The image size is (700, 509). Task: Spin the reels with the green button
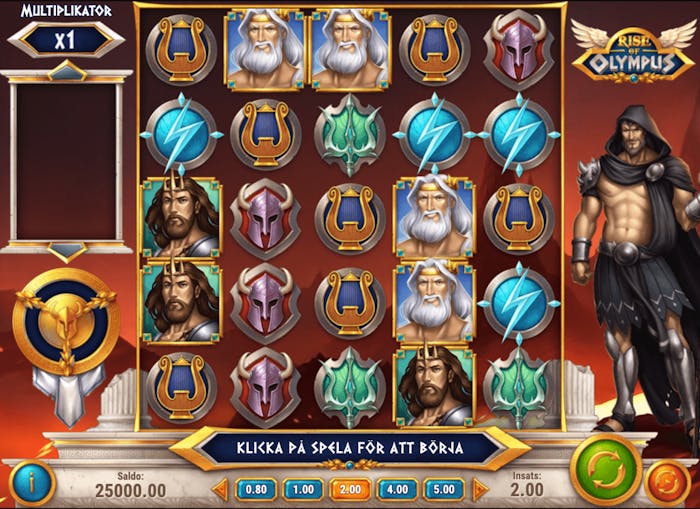coord(605,469)
